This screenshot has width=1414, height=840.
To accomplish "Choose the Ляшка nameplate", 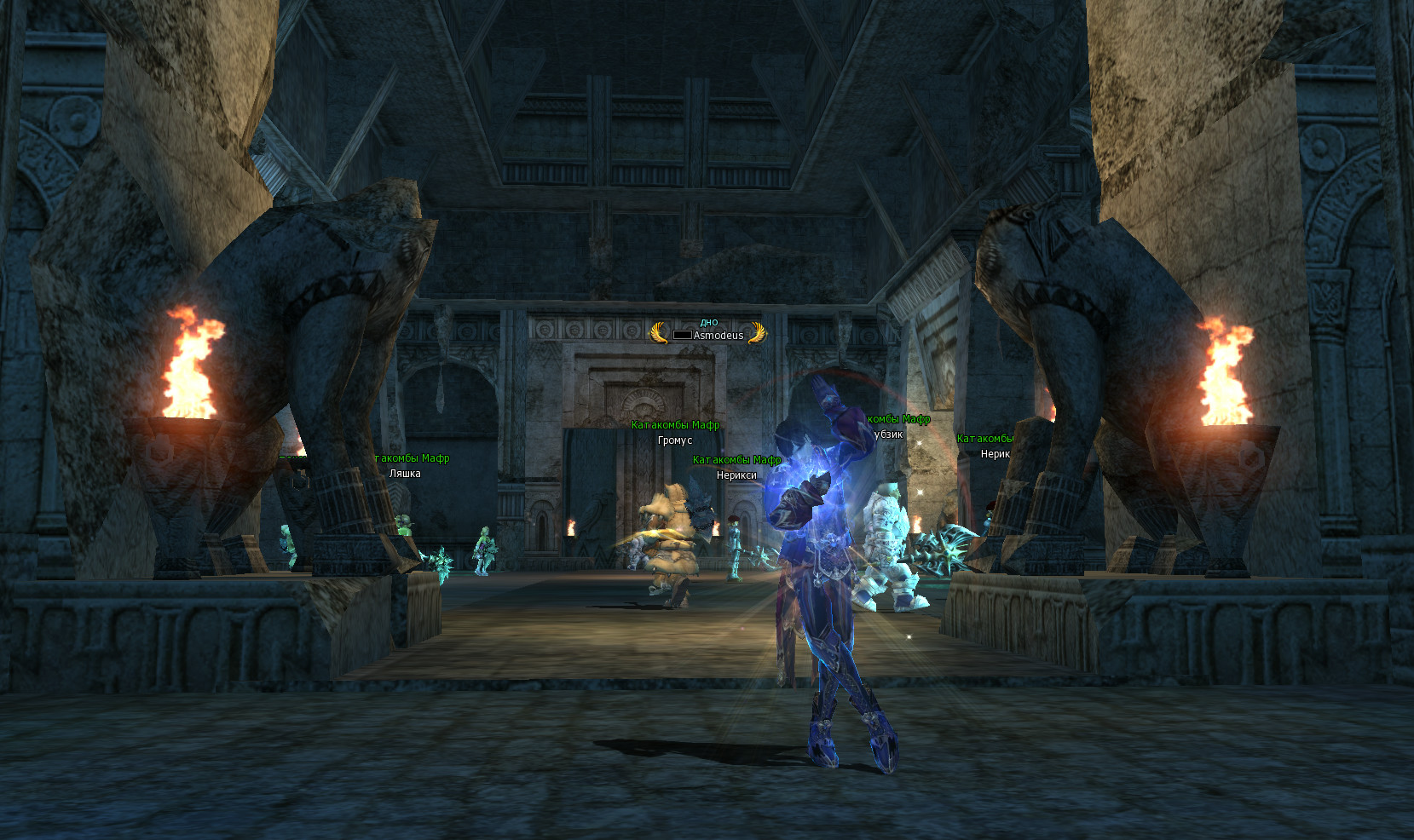I will [x=405, y=474].
